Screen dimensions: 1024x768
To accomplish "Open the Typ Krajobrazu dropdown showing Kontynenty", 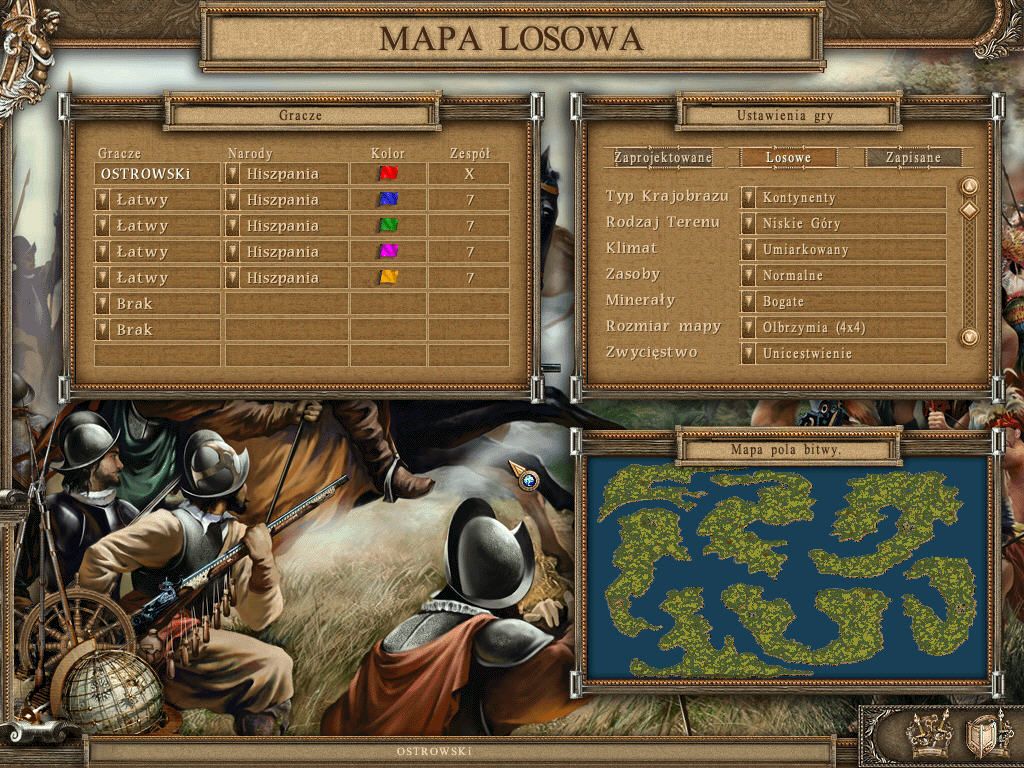I will [748, 197].
